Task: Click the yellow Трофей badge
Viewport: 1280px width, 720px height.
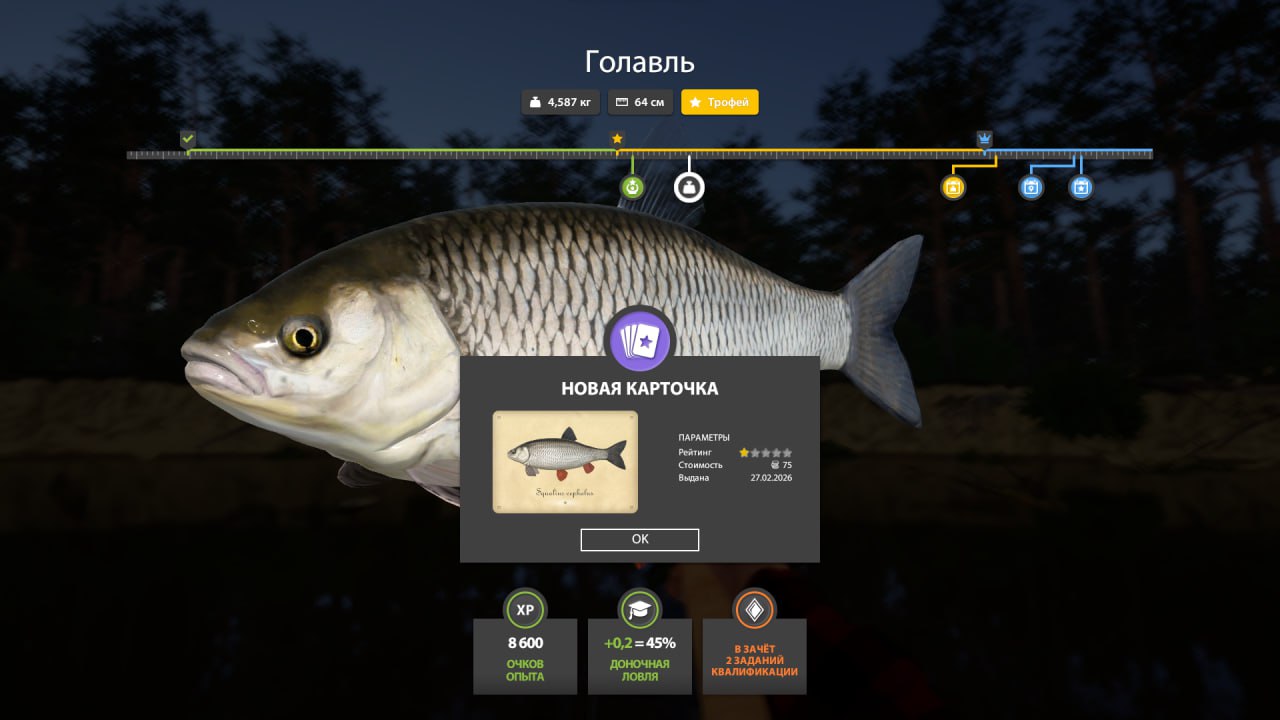Action: (x=720, y=102)
